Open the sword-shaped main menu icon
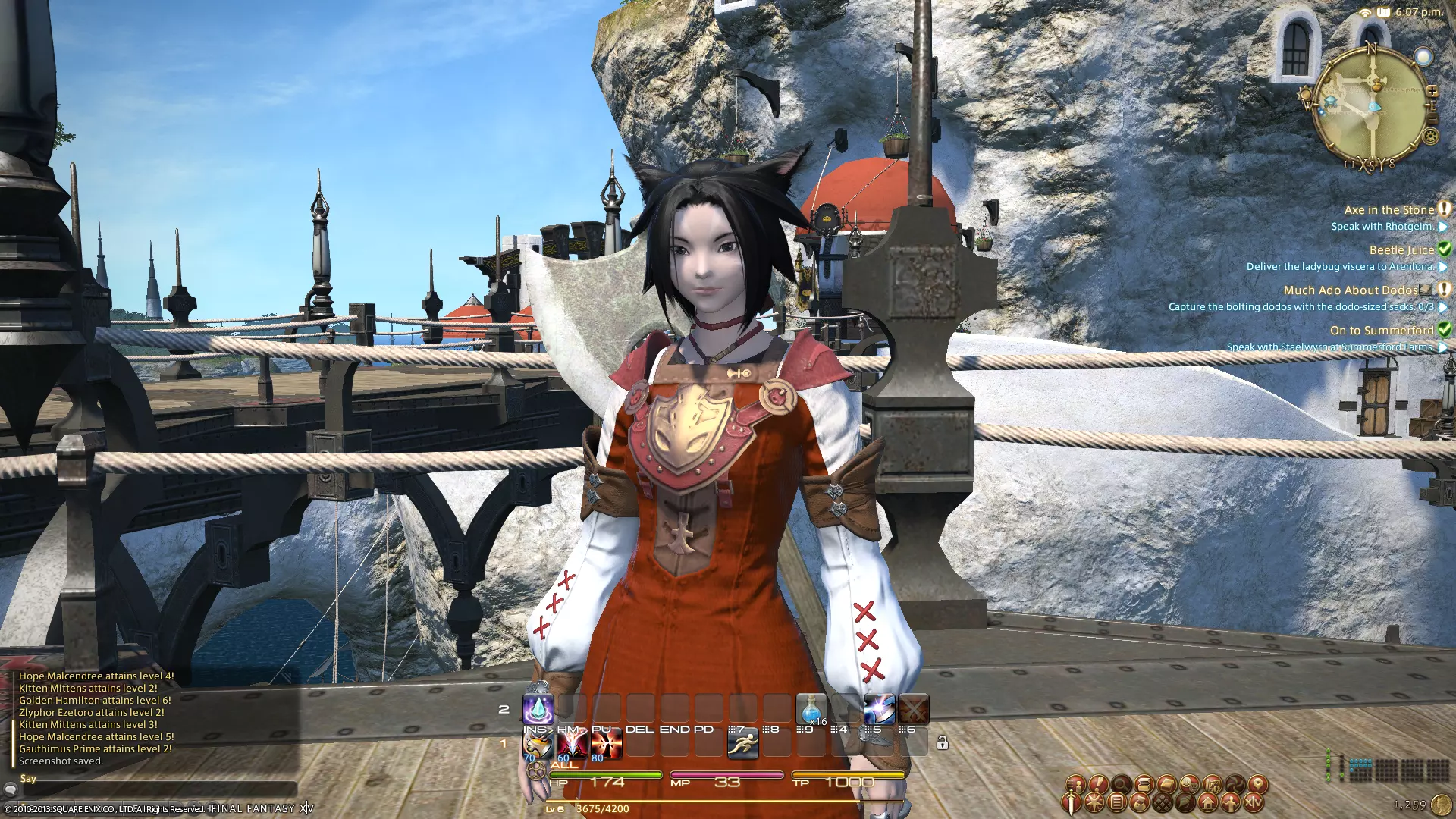 [x=1071, y=802]
